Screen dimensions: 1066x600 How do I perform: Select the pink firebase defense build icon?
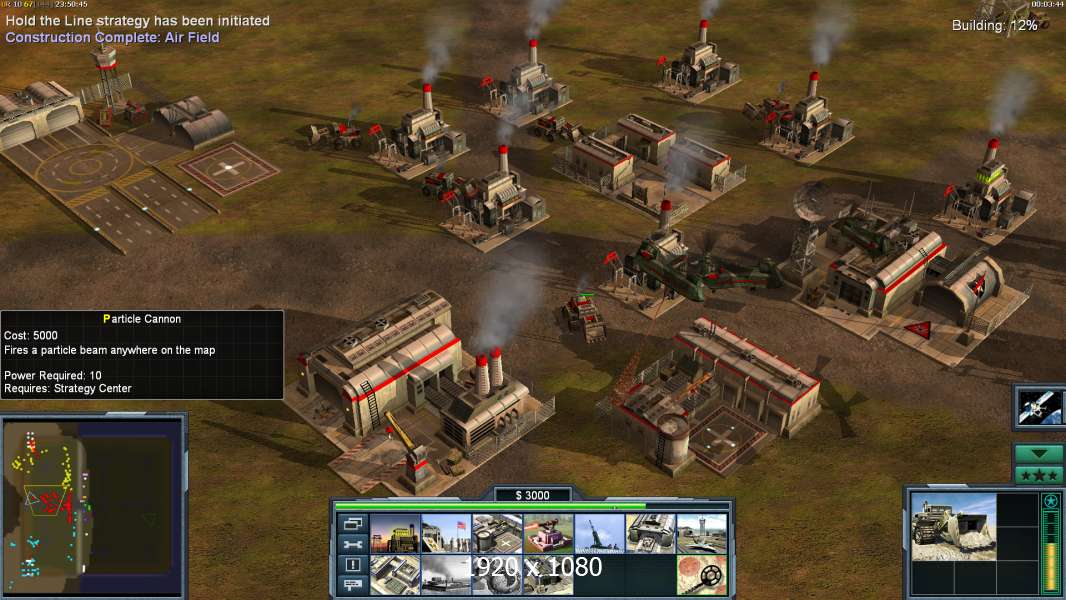[548, 534]
